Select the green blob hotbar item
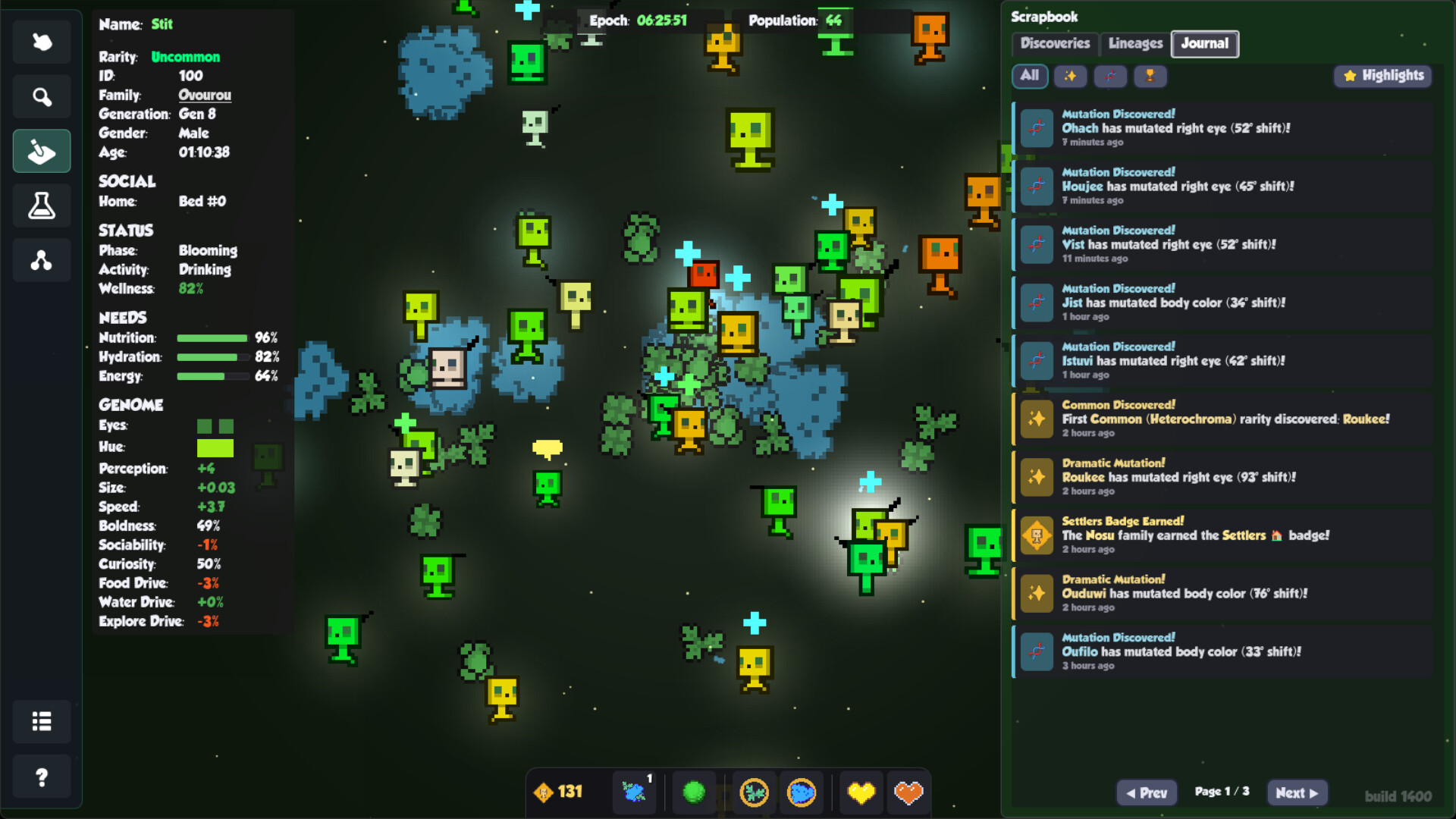Screen dimensions: 1456x819 694,792
